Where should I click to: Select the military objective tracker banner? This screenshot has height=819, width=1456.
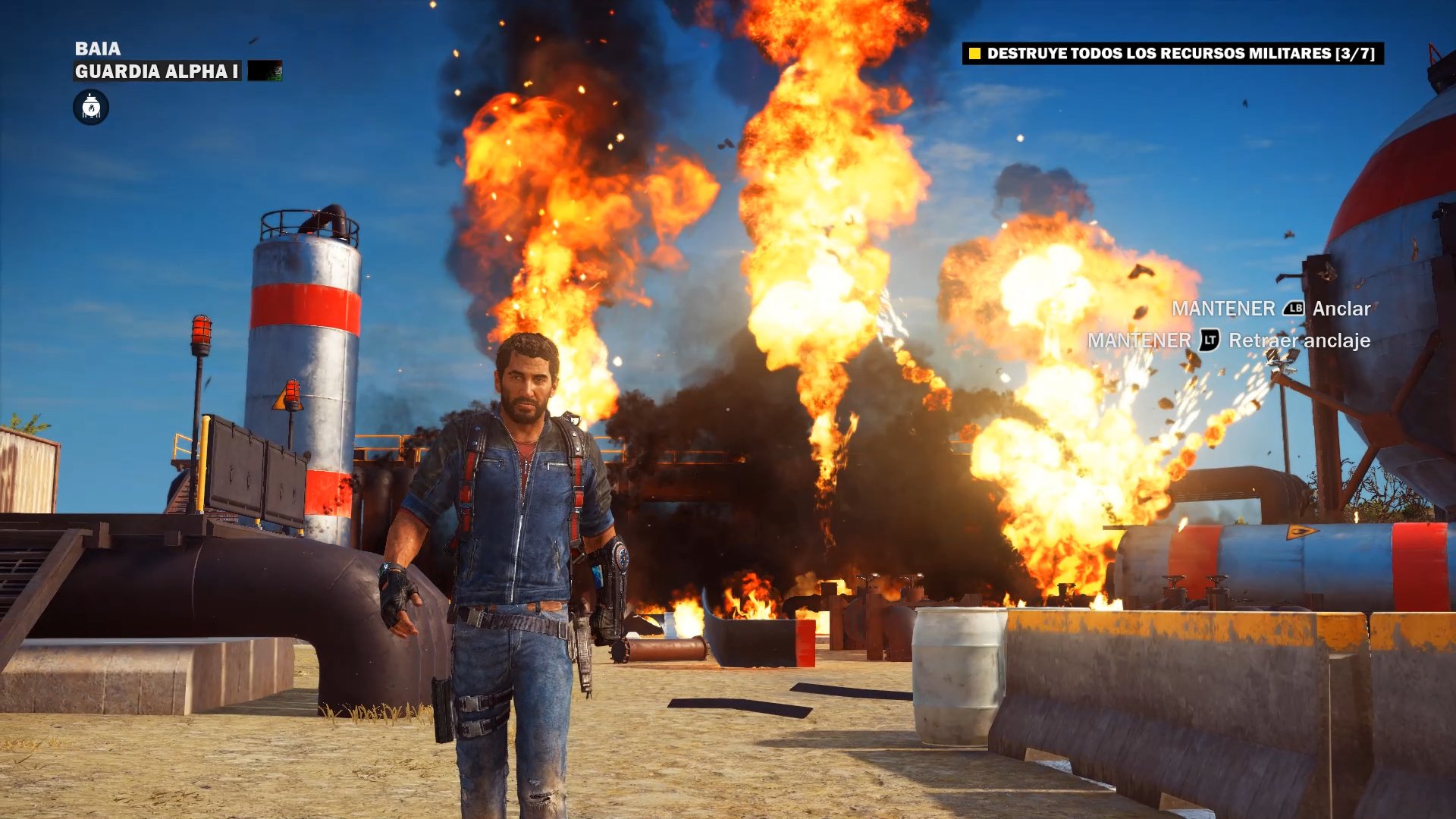click(x=1172, y=53)
